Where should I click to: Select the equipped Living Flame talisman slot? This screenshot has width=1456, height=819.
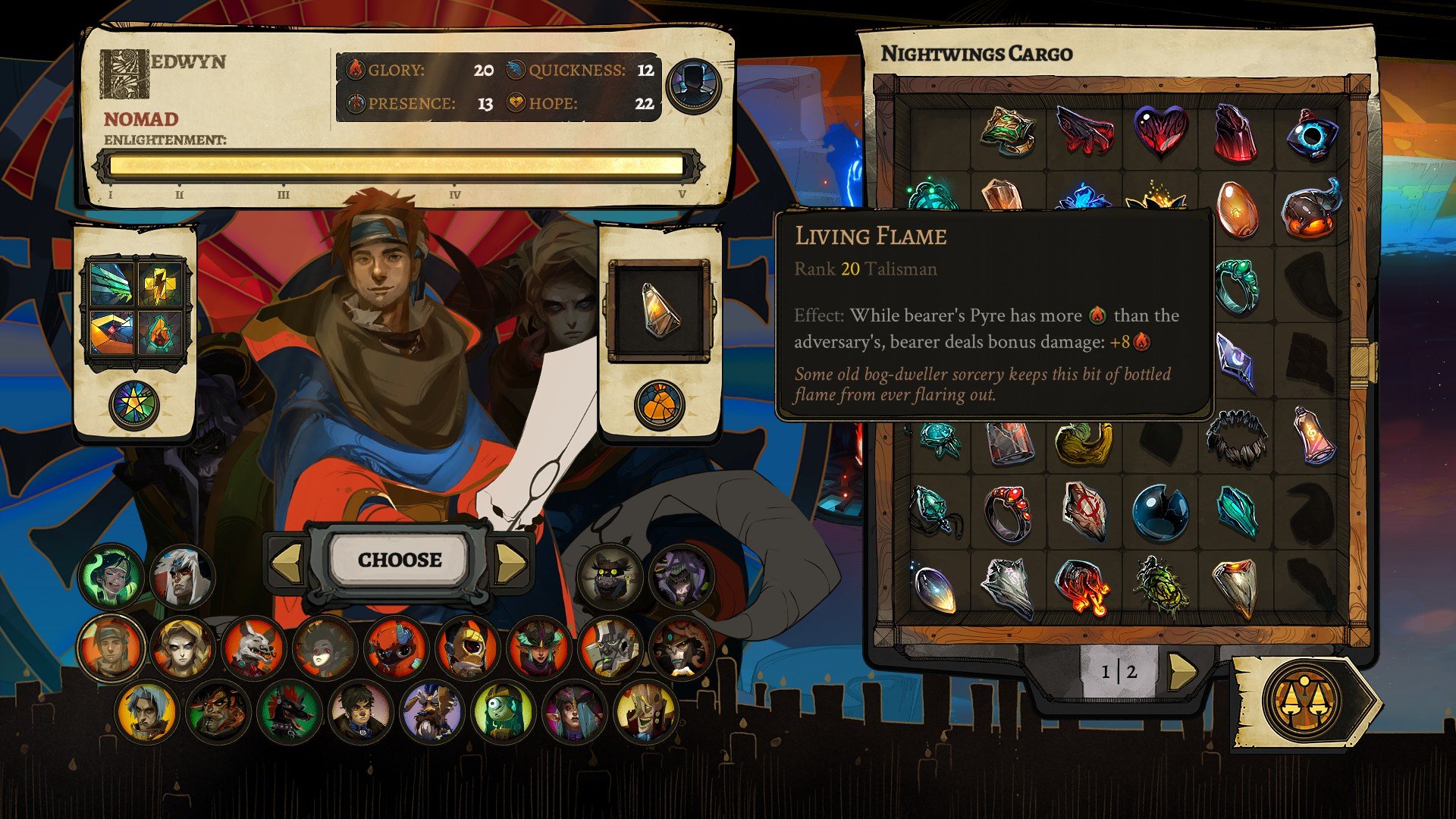660,309
